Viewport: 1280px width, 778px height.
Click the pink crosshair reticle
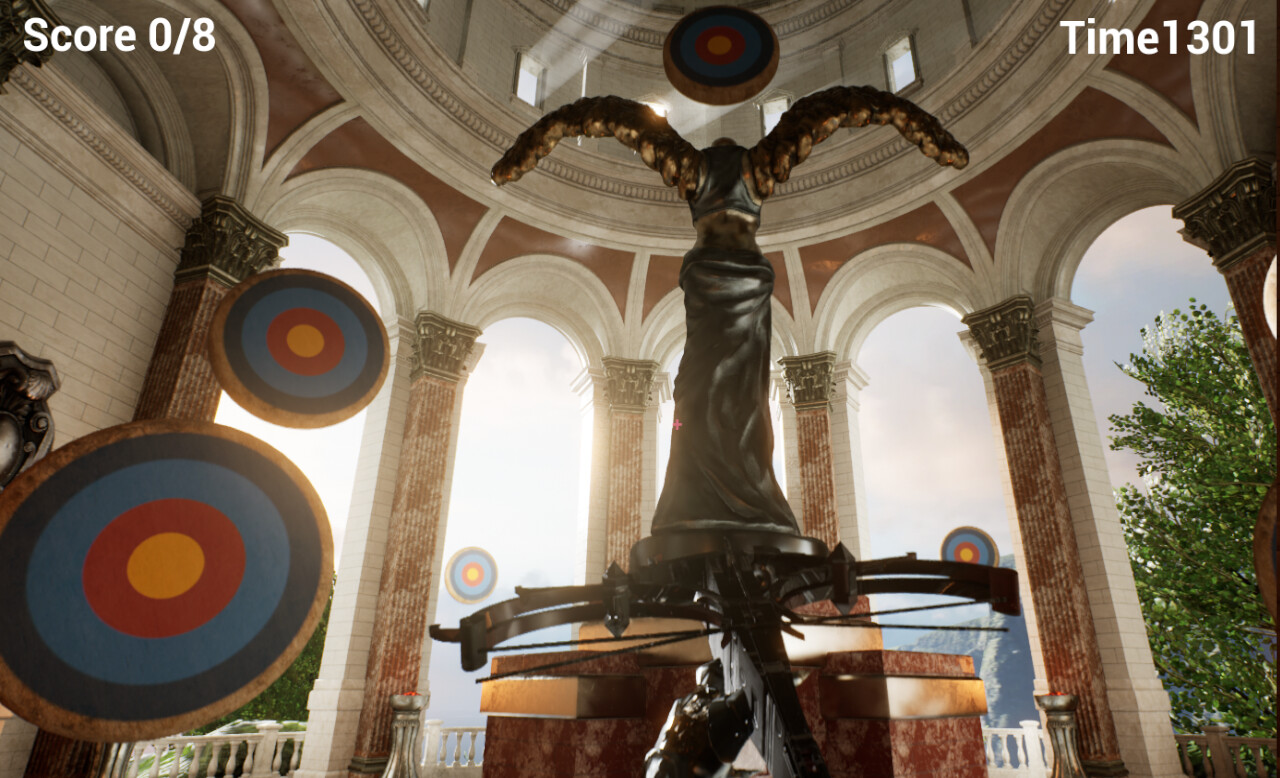pyautogui.click(x=678, y=425)
